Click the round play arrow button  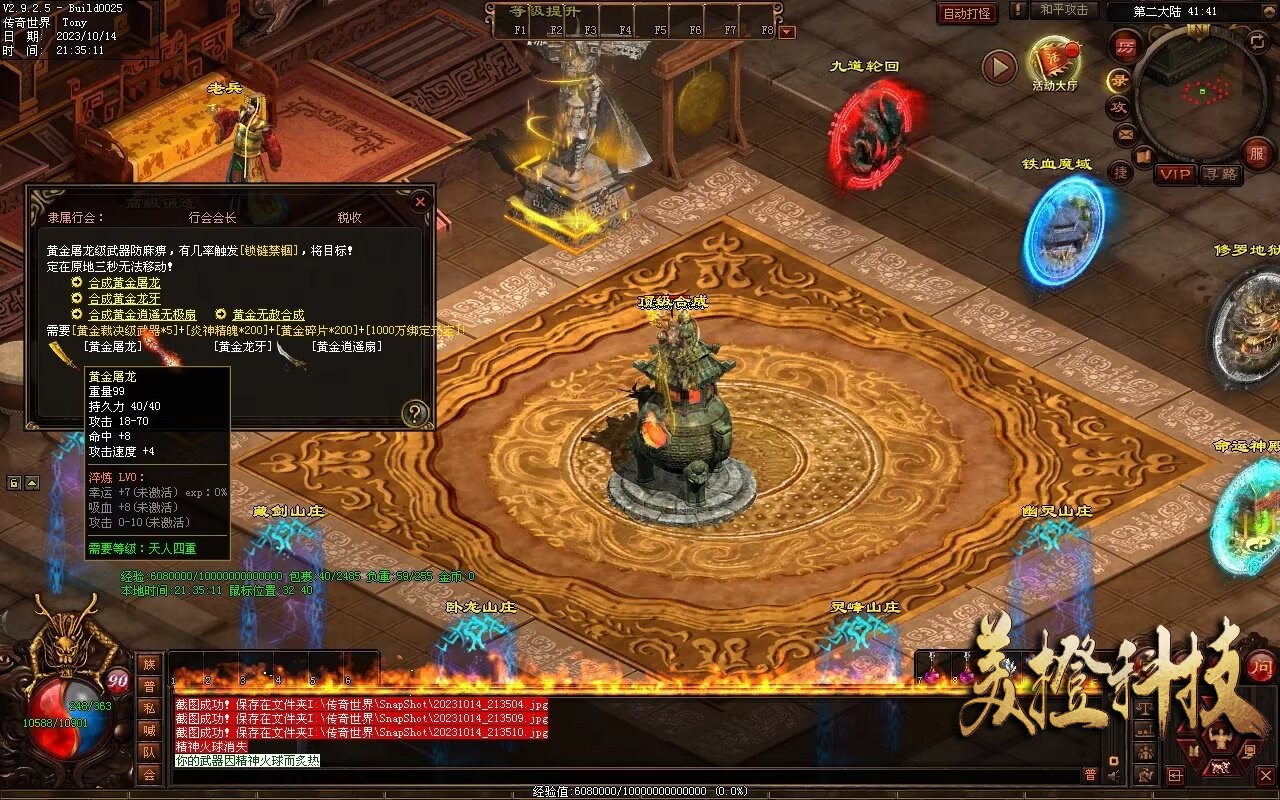[999, 67]
